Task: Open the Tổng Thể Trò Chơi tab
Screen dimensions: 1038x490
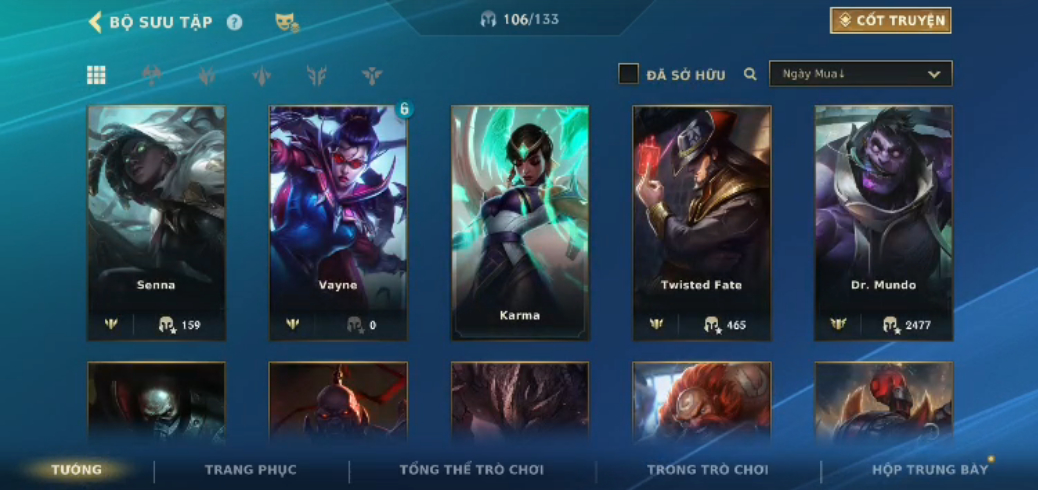Action: tap(471, 470)
